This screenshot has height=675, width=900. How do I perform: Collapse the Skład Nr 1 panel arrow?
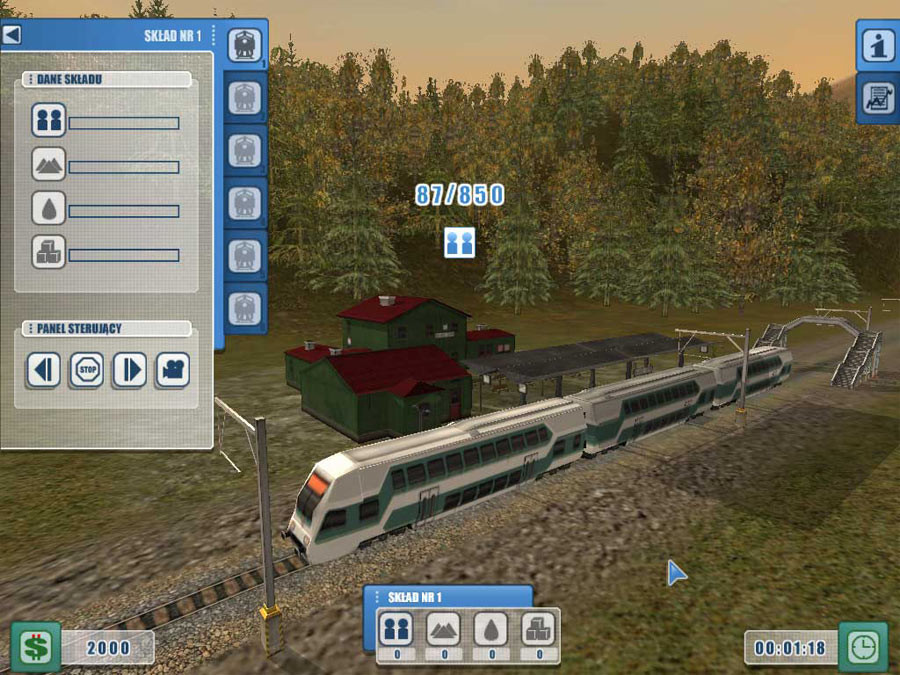click(12, 35)
